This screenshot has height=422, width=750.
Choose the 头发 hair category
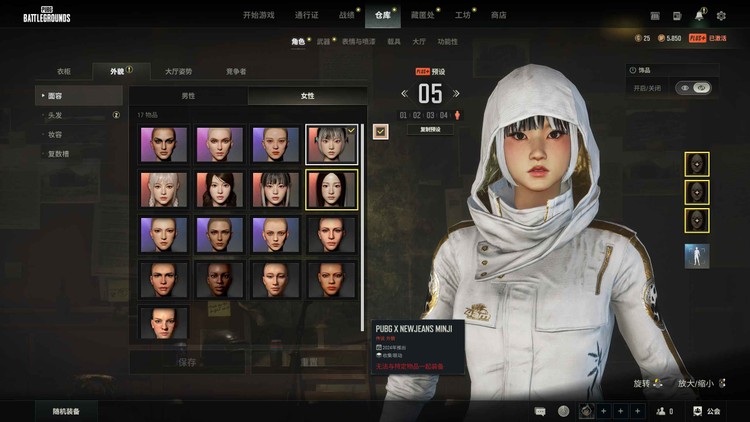point(56,115)
